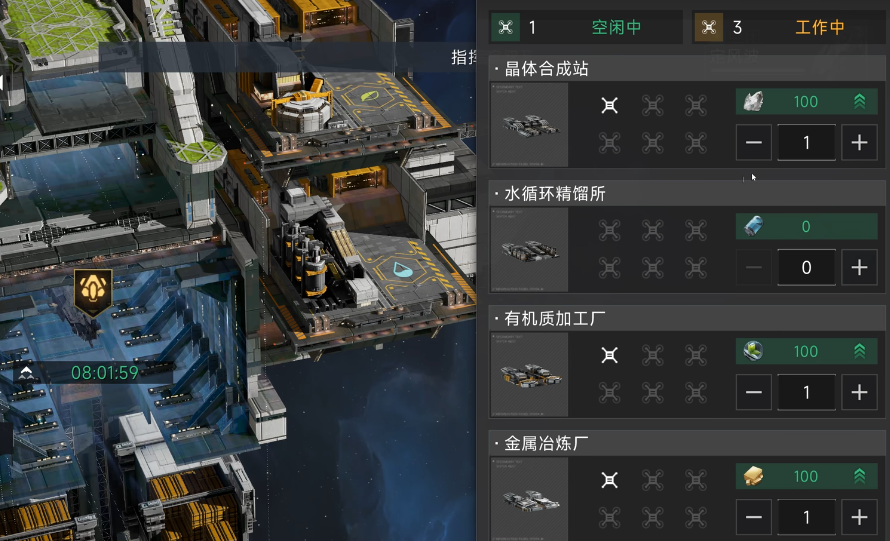Increase 有机质加工厂 worker count with plus
Screen dimensions: 890x541
tap(858, 393)
